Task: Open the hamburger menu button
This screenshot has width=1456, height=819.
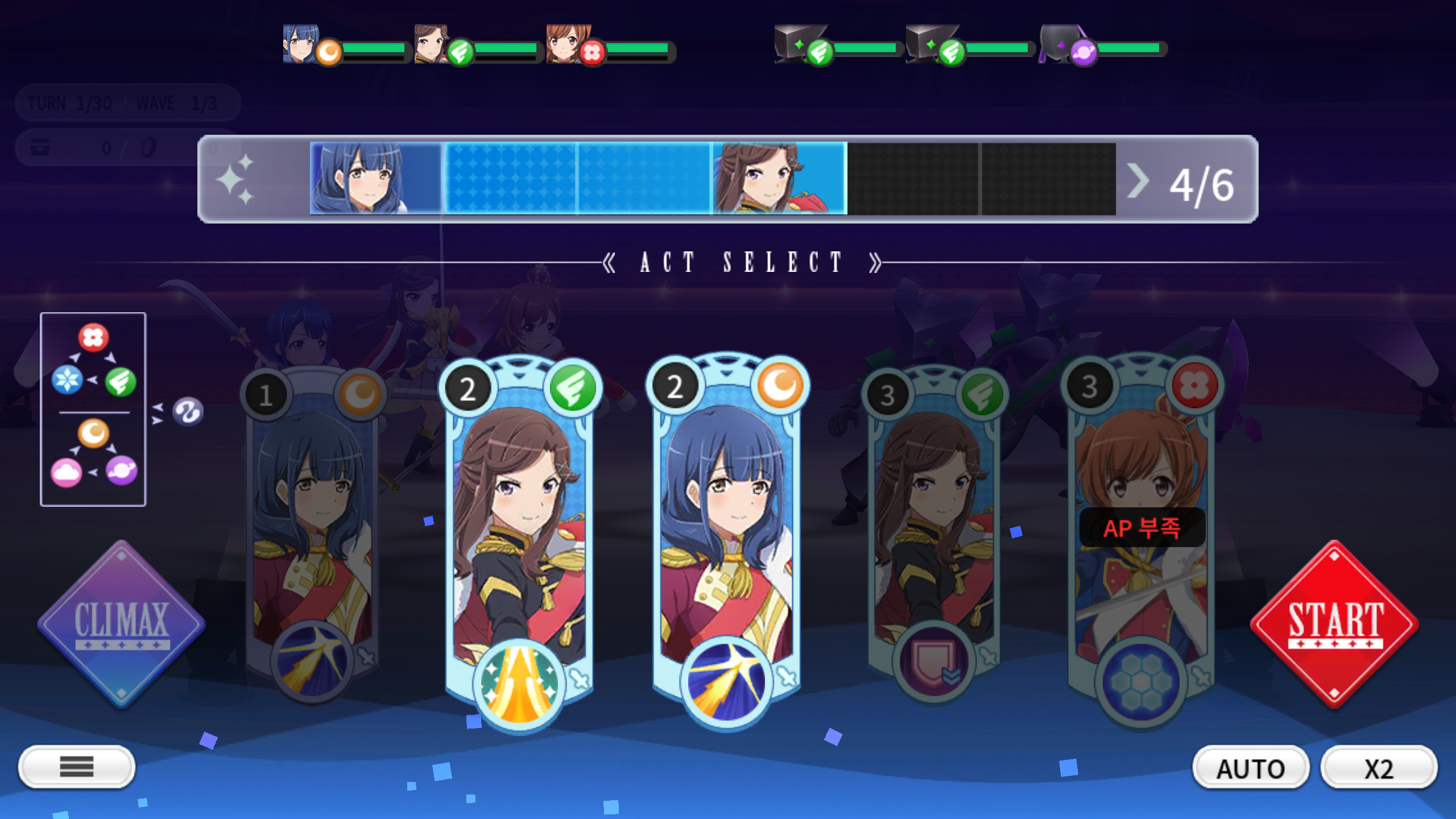Action: point(77,767)
